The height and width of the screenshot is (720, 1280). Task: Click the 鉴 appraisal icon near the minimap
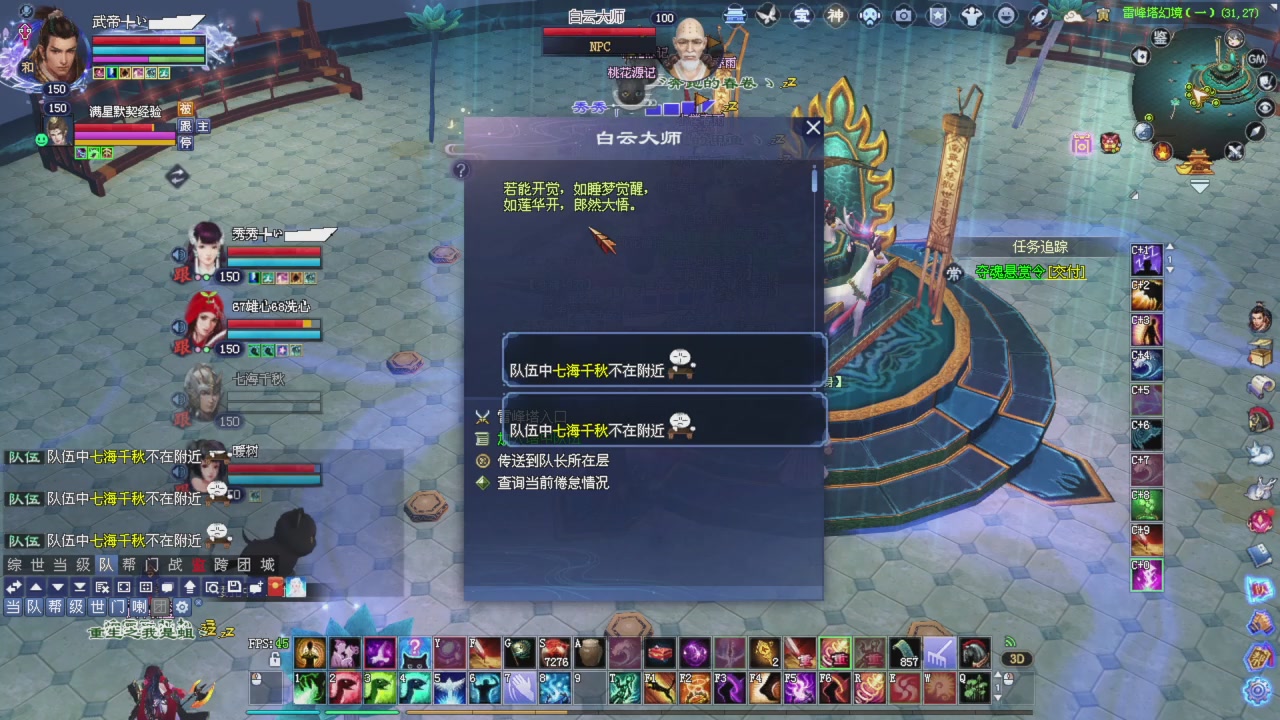(1160, 37)
